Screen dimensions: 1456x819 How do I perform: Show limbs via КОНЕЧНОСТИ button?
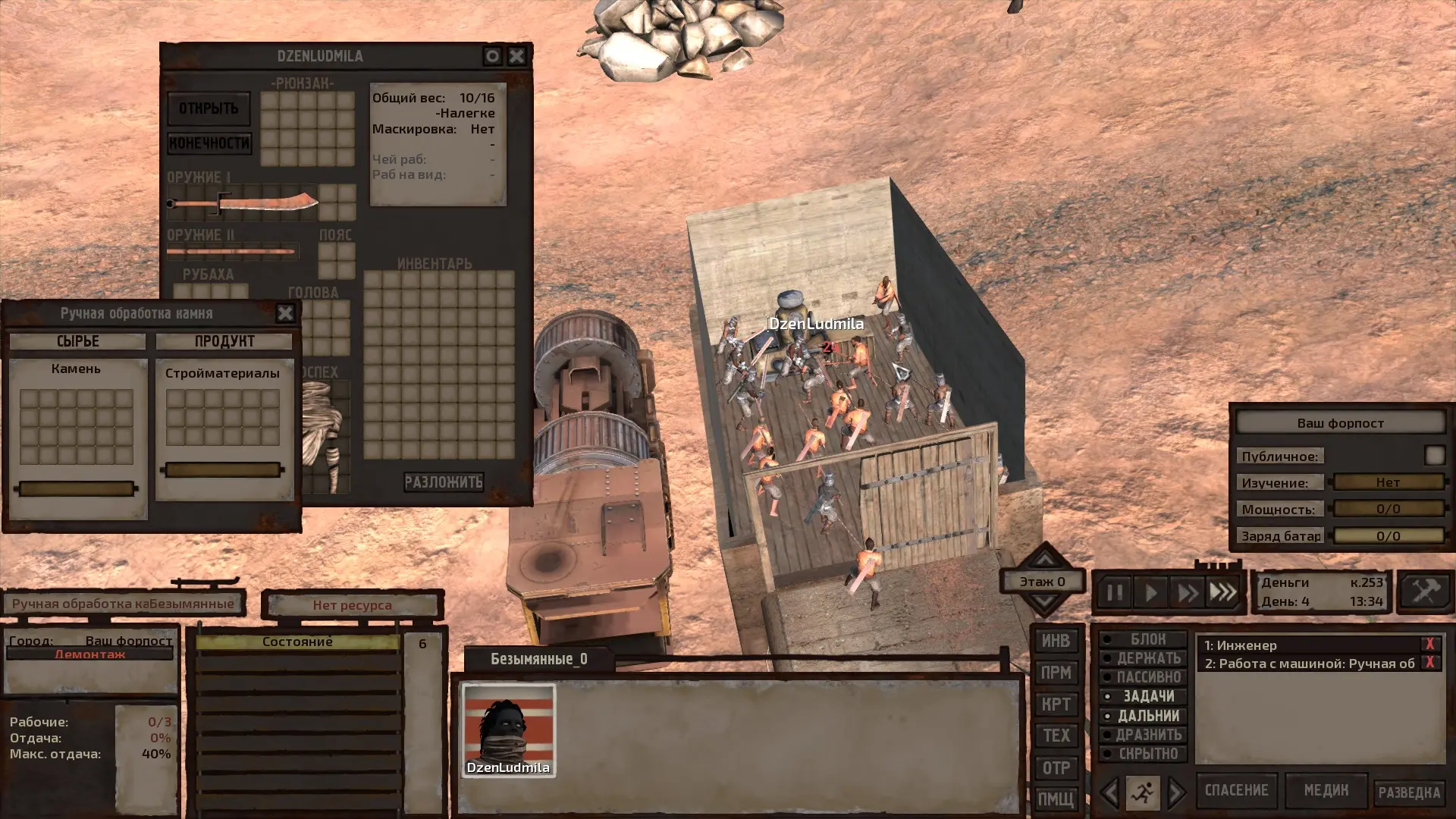(x=209, y=143)
